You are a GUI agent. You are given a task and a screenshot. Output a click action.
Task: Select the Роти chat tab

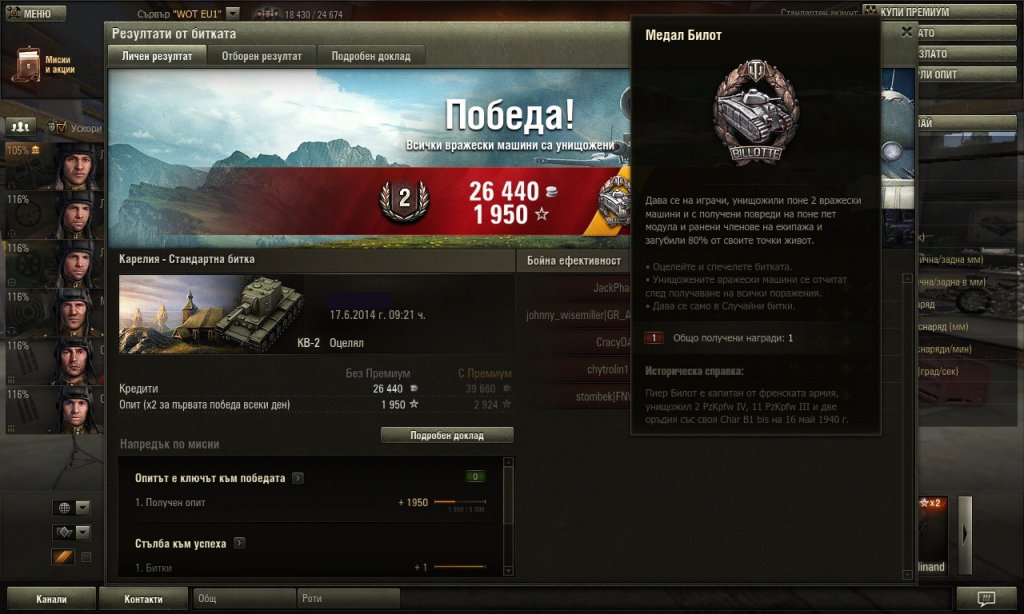[x=348, y=599]
